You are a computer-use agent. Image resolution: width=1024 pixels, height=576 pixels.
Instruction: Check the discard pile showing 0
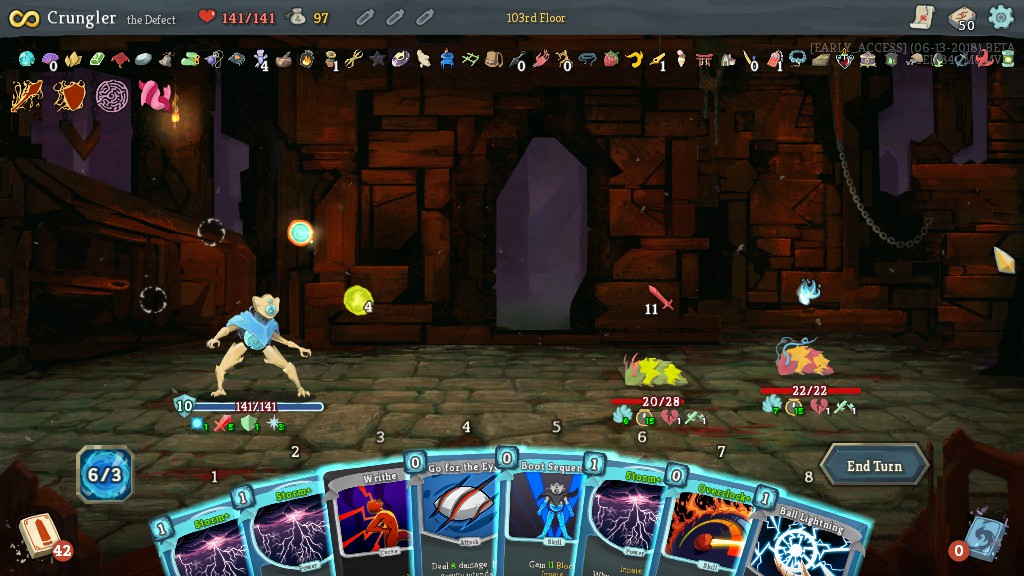(984, 537)
